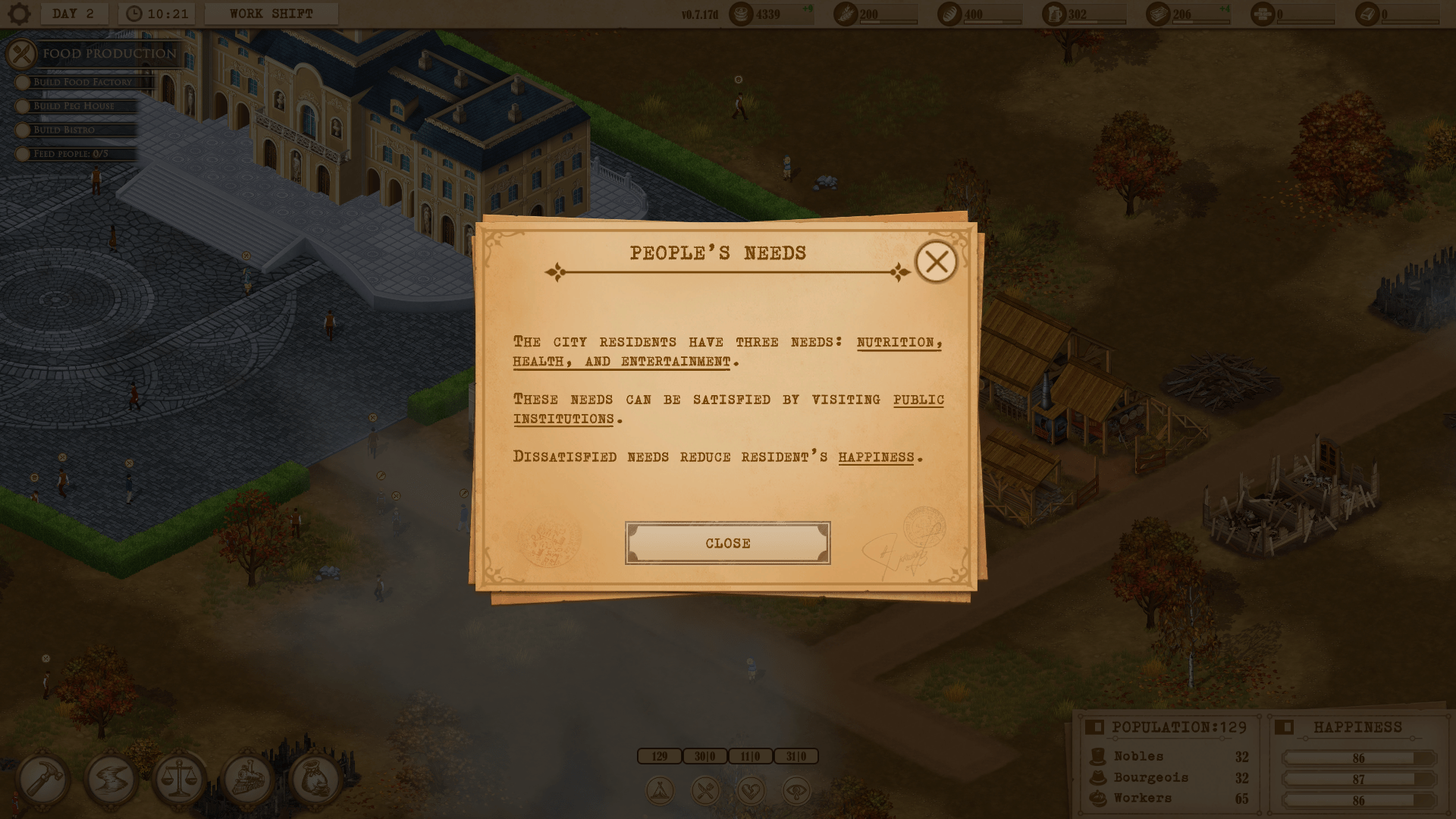
Task: Click the tent housing need icon
Action: click(660, 791)
